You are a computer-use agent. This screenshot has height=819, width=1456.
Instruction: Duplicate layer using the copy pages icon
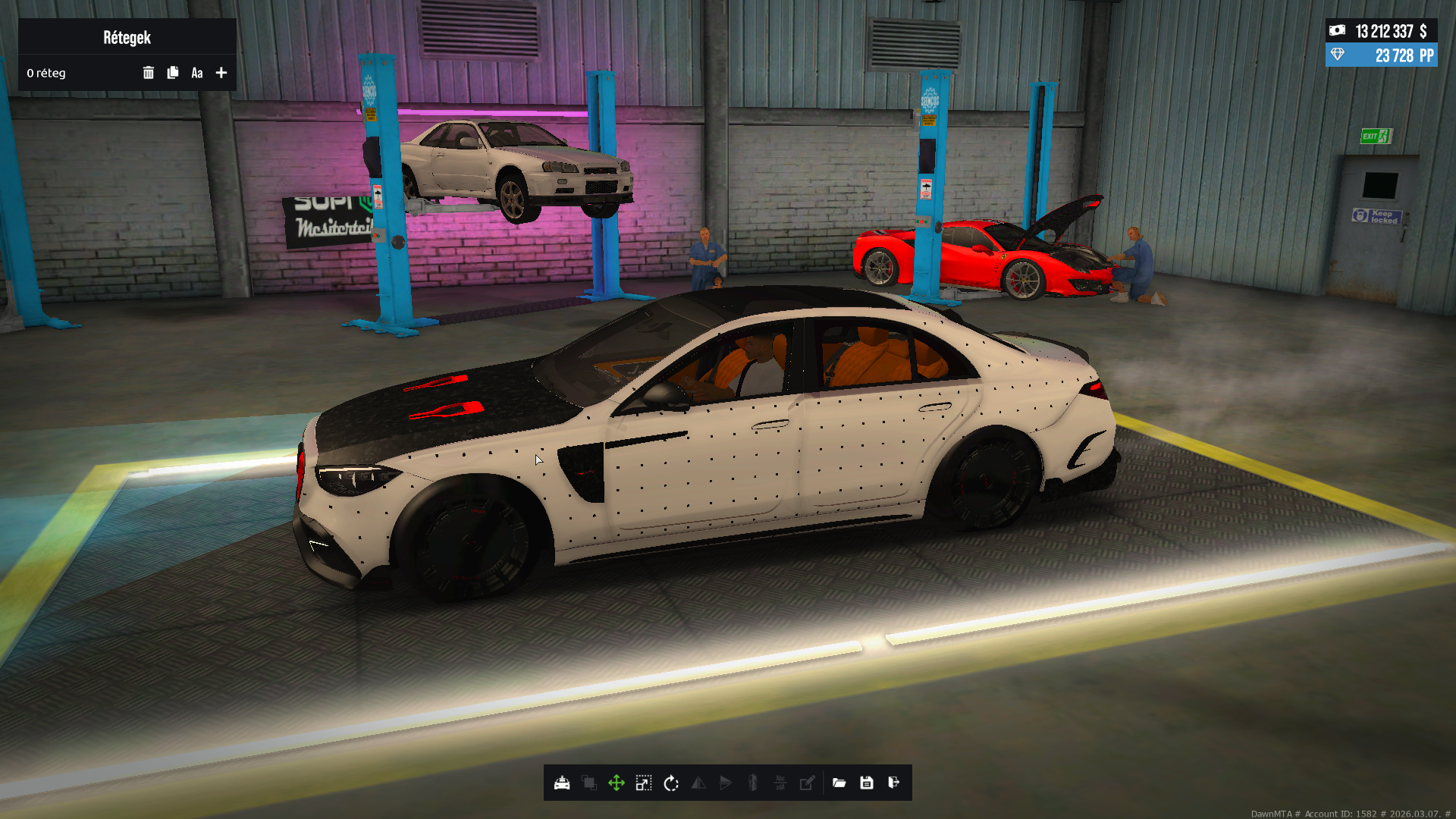click(173, 73)
